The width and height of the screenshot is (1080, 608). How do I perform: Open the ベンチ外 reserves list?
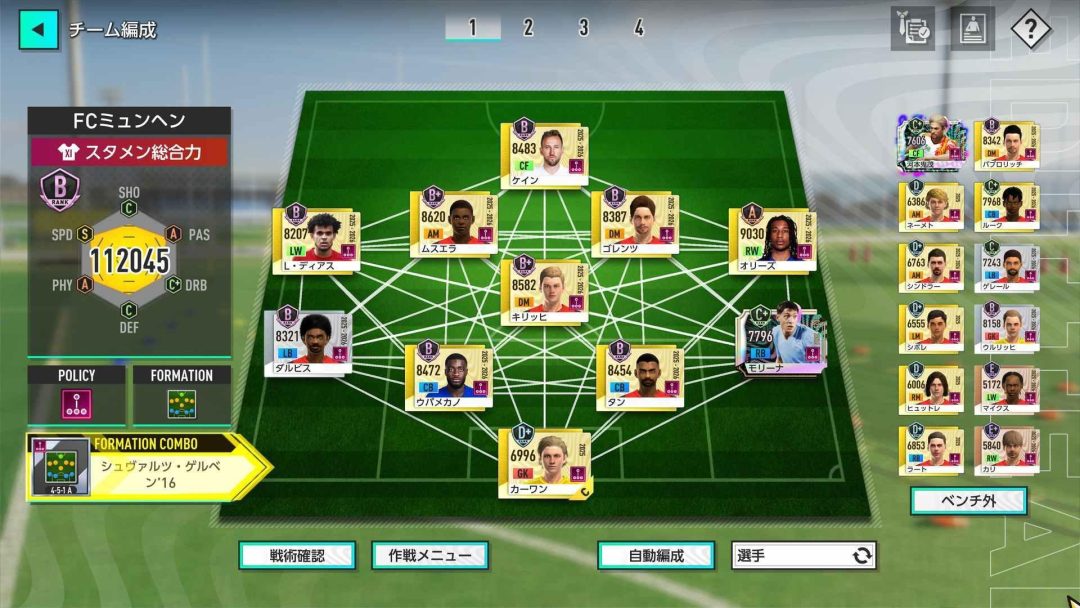click(968, 500)
